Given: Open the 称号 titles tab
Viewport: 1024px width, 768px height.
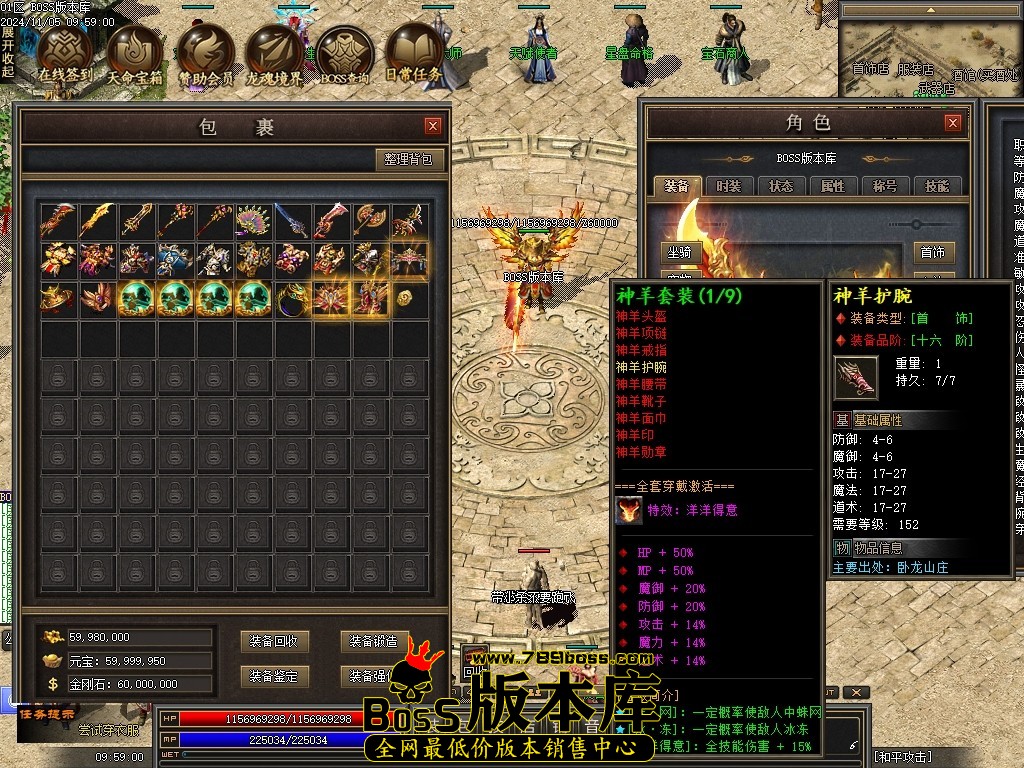Looking at the screenshot, I should 885,186.
